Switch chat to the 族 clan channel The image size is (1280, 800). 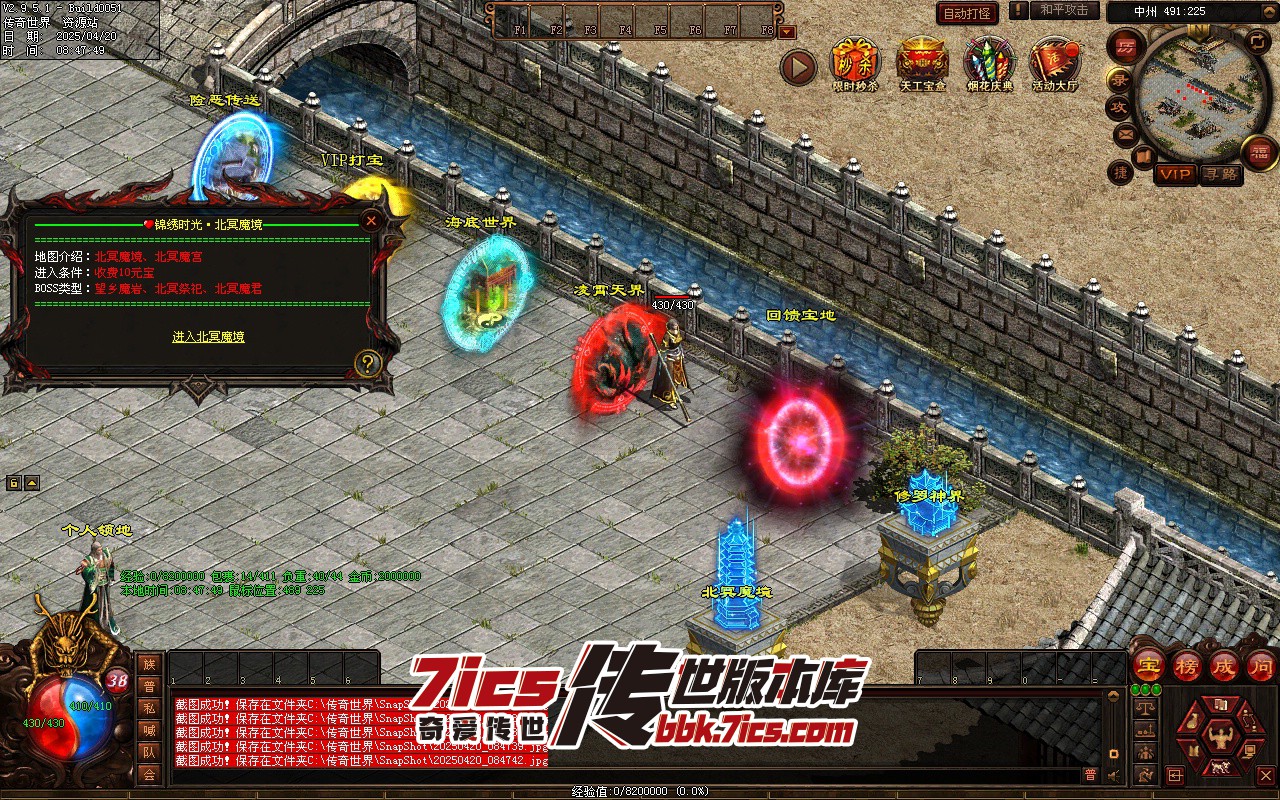pos(149,664)
